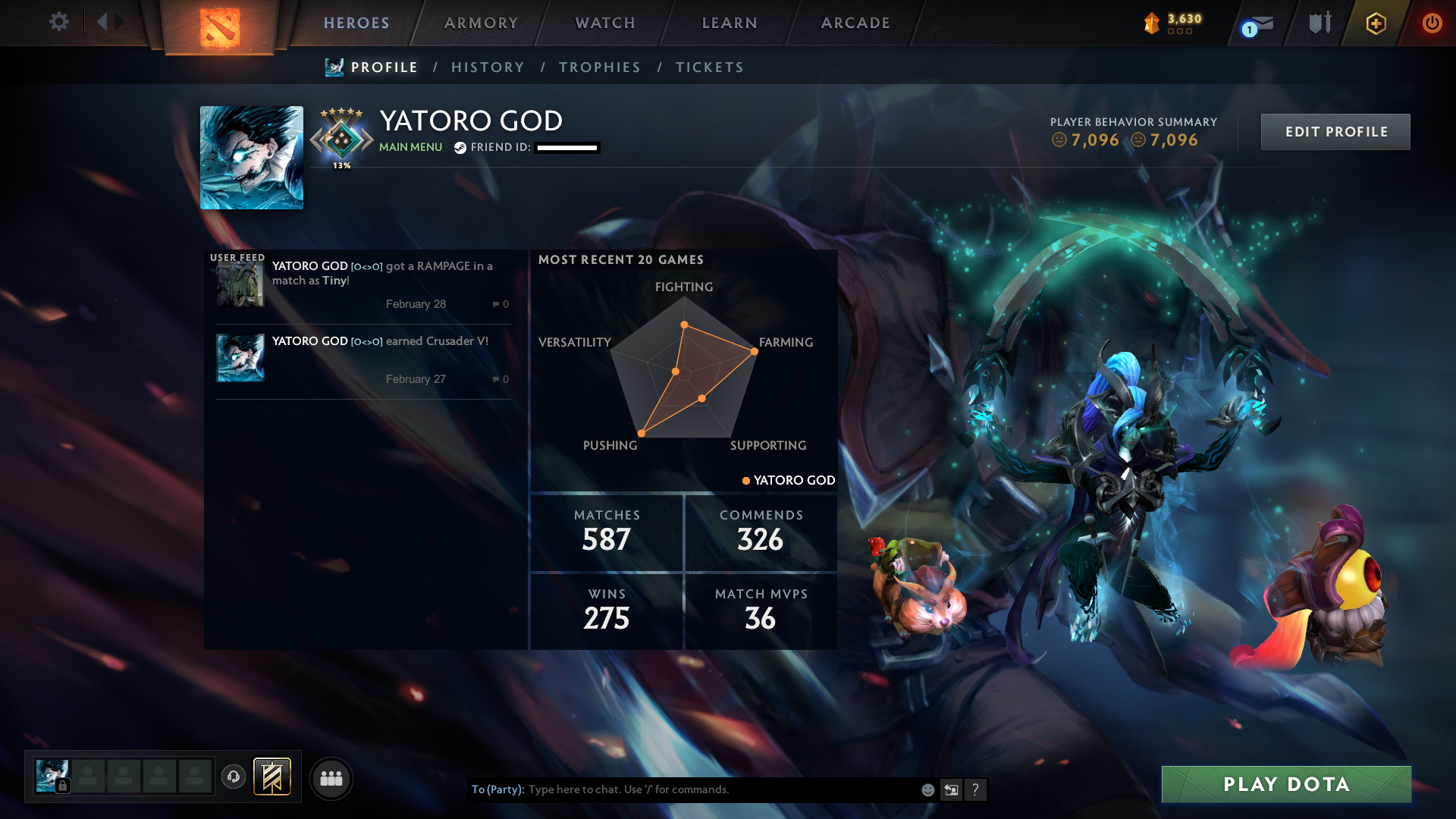Screen dimensions: 1456x819
Task: Click the friends list people icon bottom left
Action: point(331,778)
